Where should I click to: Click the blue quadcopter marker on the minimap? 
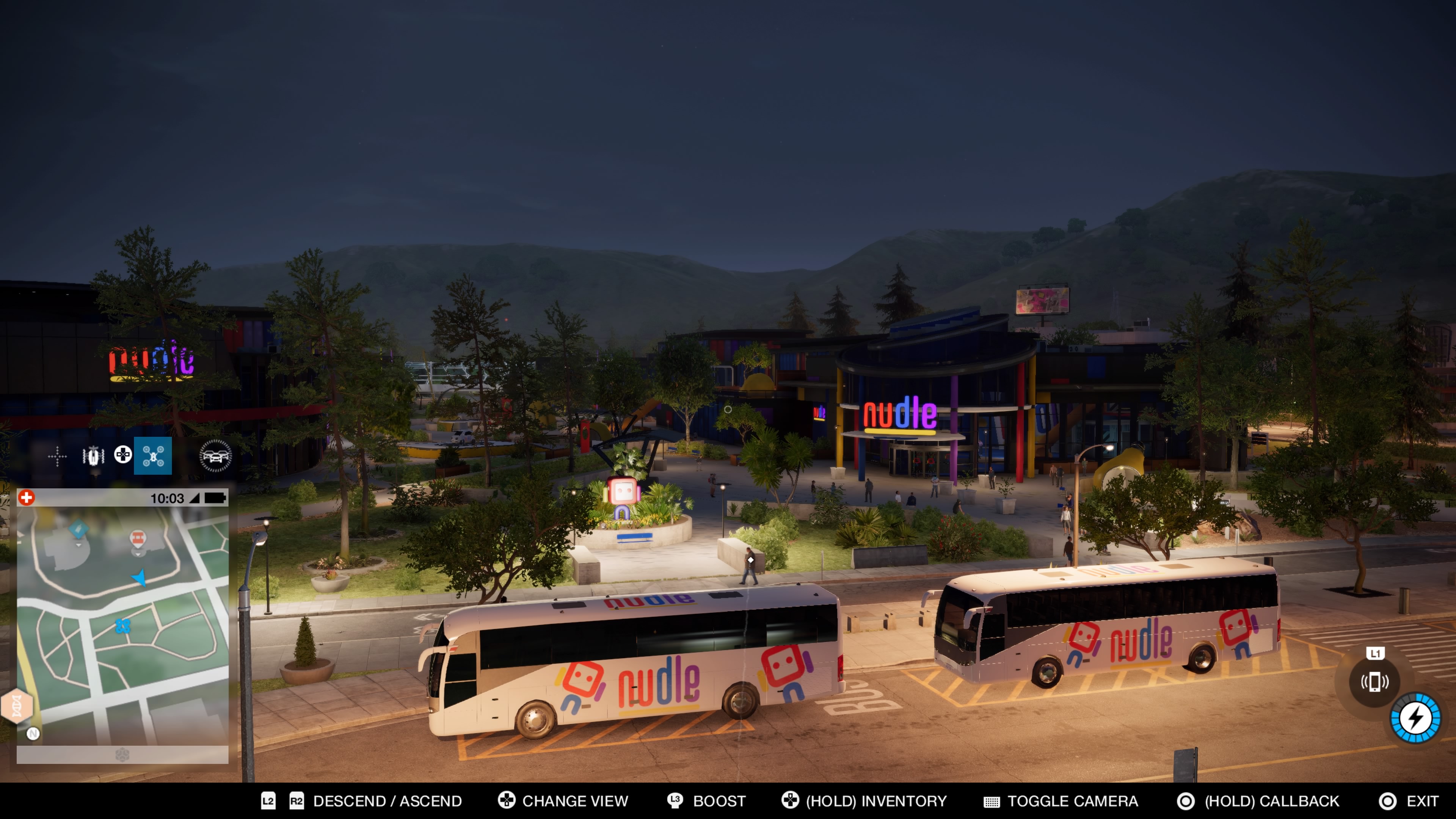click(122, 625)
